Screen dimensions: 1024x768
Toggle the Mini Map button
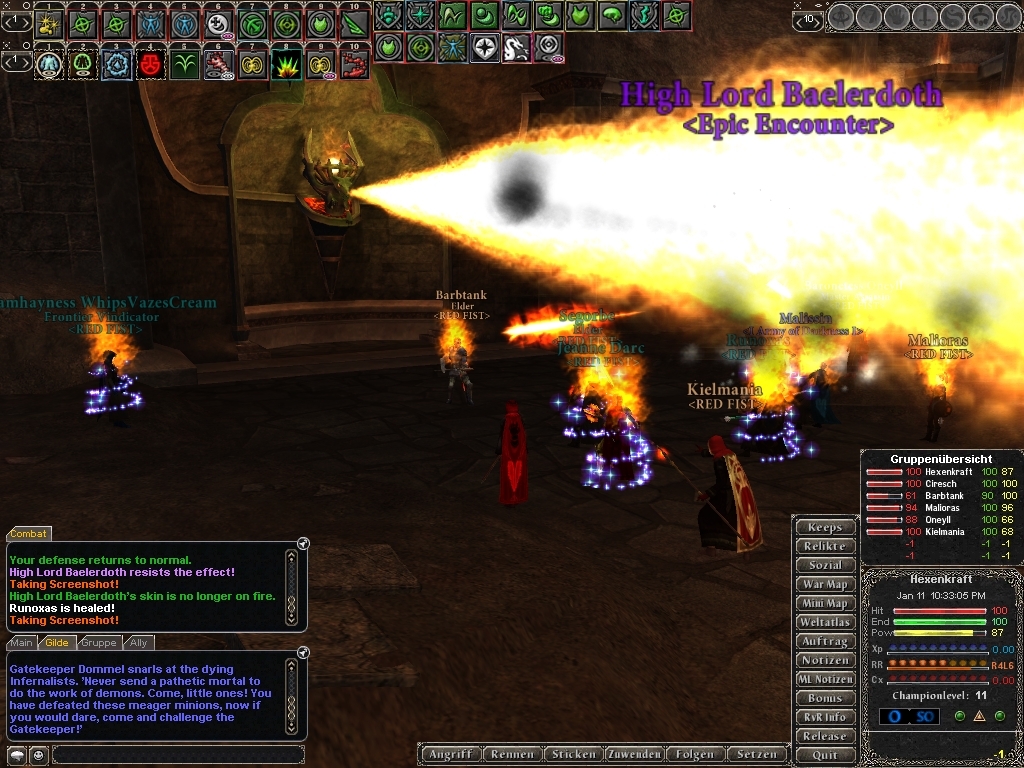[825, 603]
